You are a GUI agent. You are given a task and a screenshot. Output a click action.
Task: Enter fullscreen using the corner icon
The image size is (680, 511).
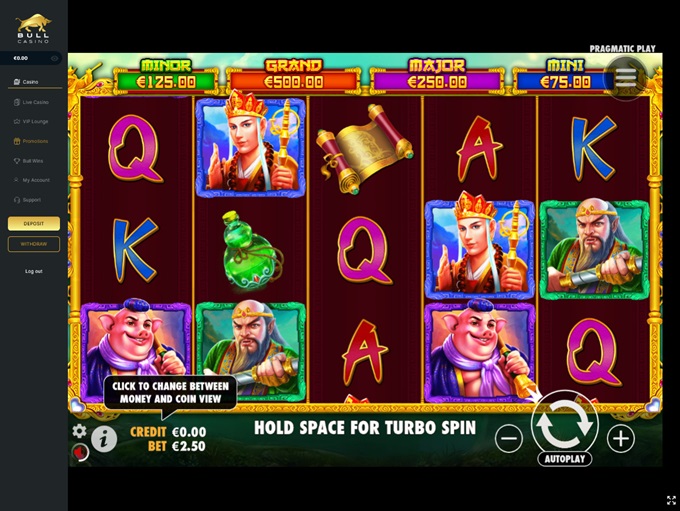(x=671, y=500)
